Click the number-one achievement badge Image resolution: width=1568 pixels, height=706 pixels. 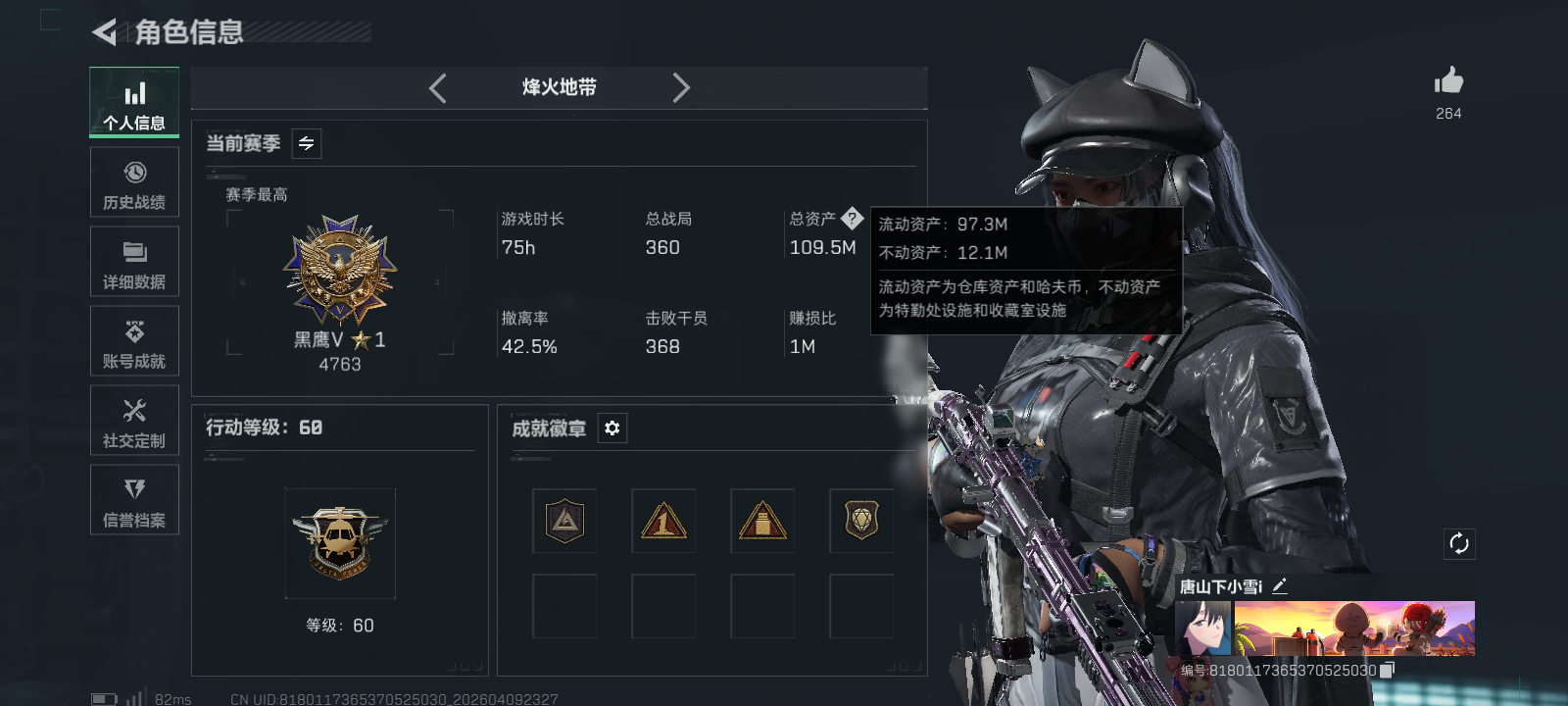coord(663,521)
